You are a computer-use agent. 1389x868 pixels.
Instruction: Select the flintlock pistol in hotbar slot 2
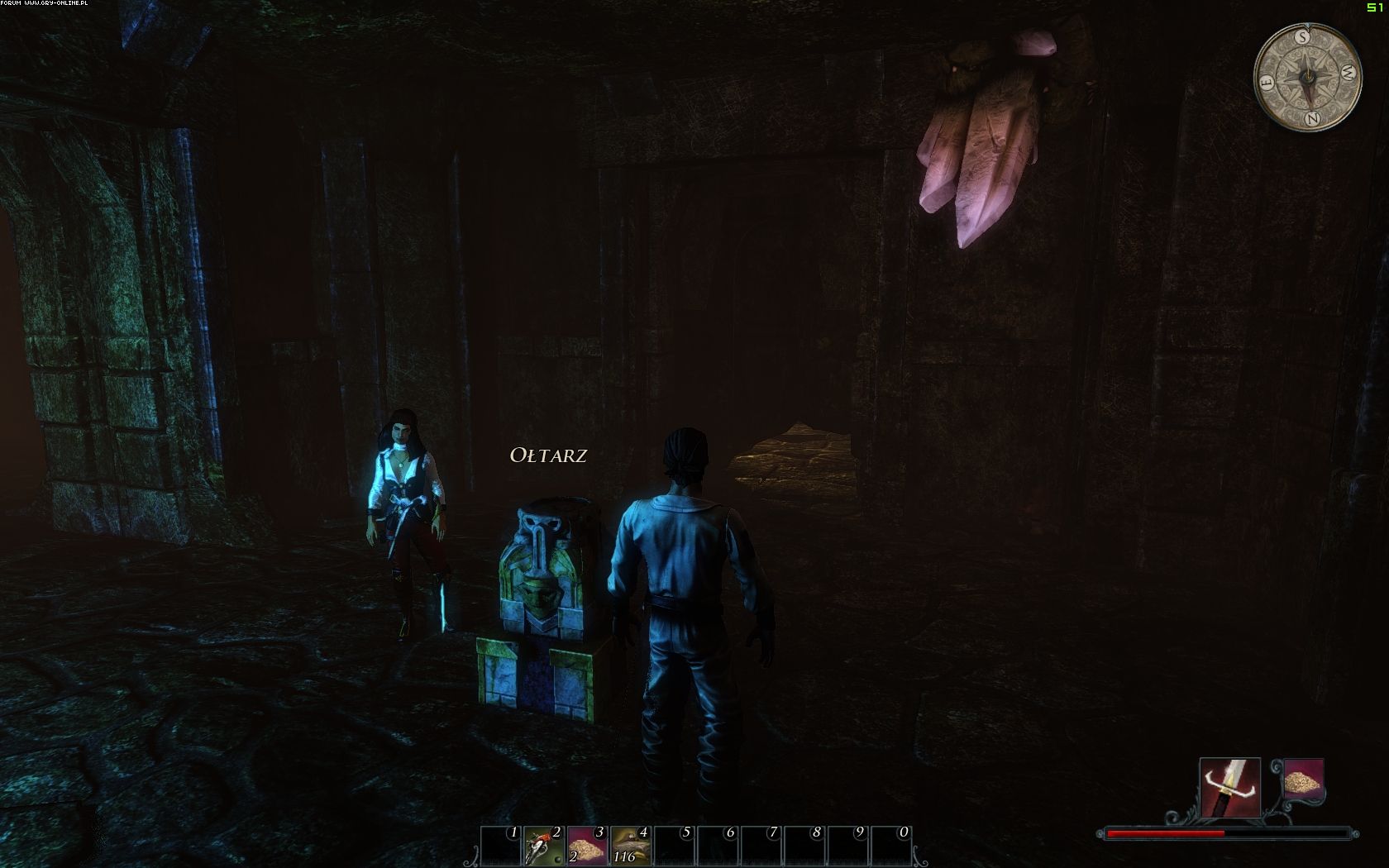544,846
